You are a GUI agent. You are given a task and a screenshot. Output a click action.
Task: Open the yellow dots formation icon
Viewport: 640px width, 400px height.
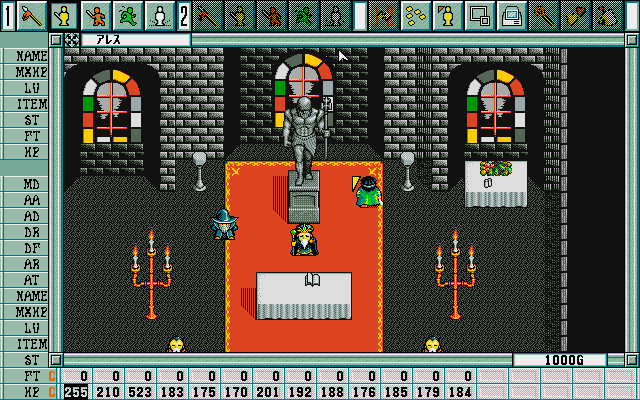click(x=415, y=15)
